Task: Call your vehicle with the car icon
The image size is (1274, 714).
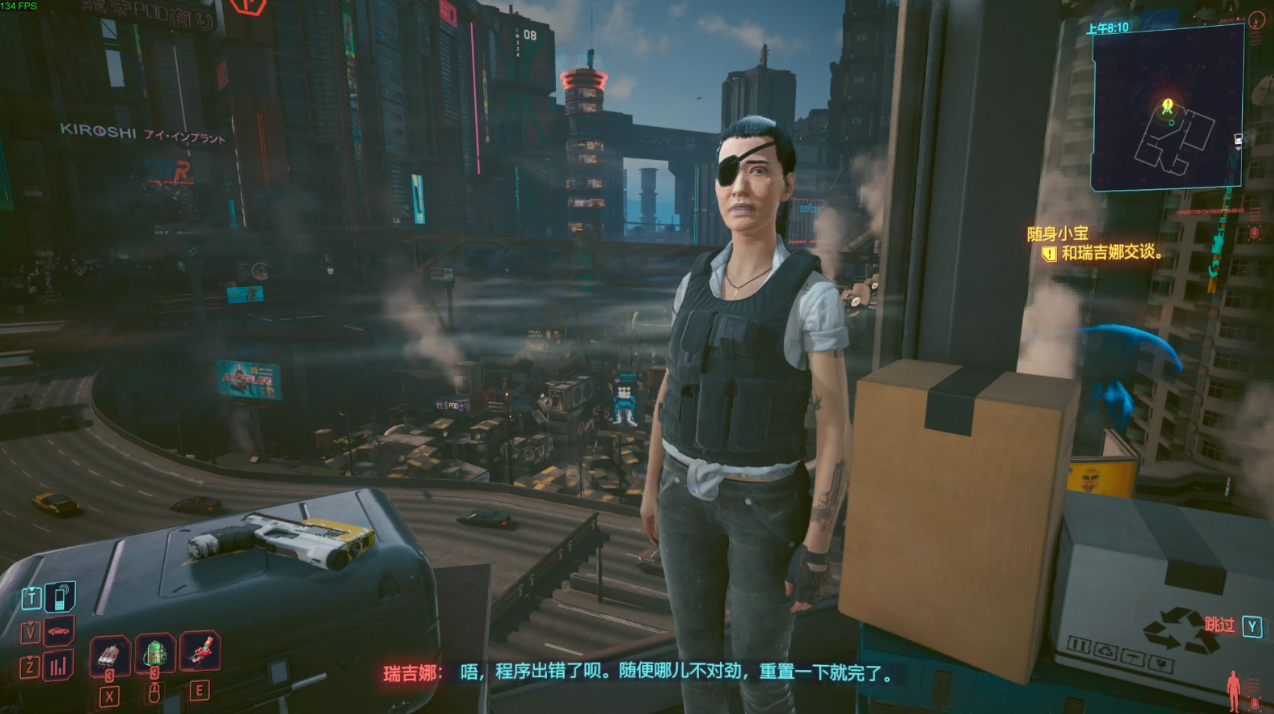Action: click(59, 632)
